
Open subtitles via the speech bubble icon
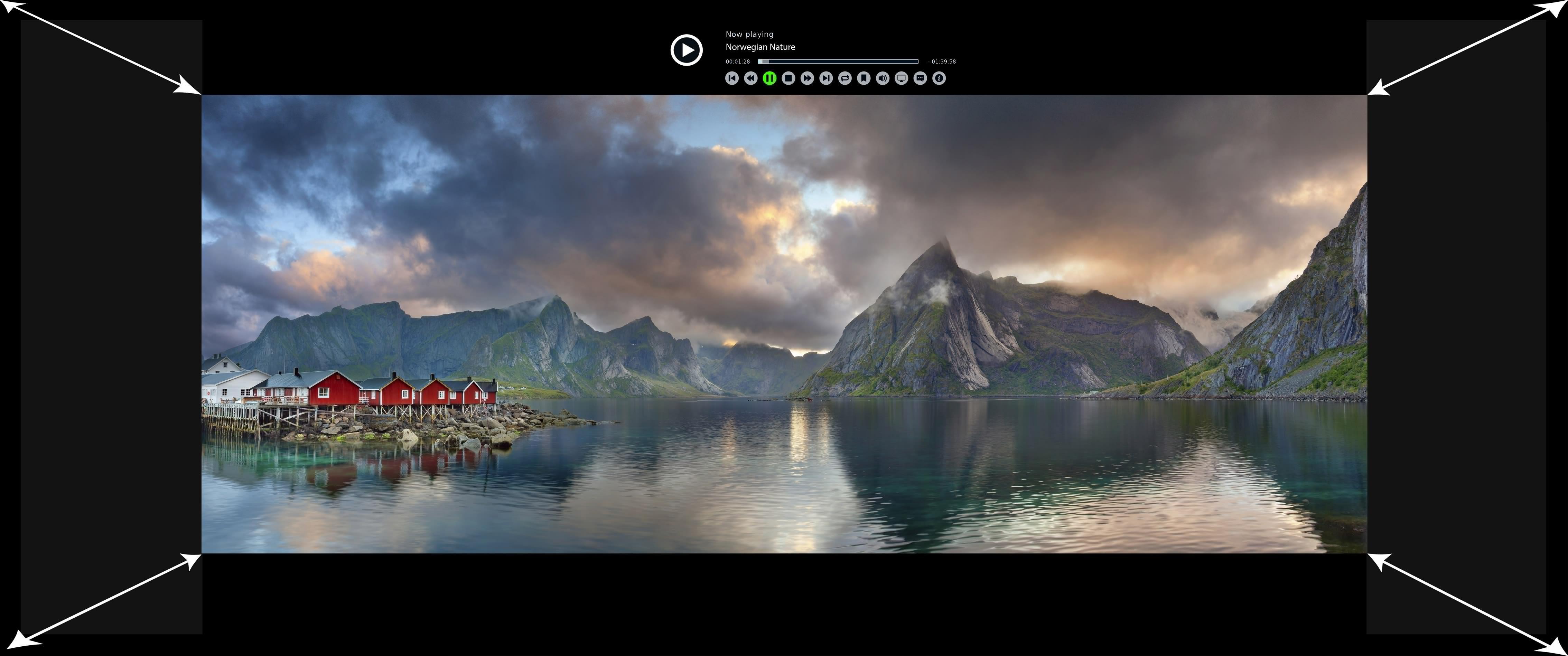point(920,78)
